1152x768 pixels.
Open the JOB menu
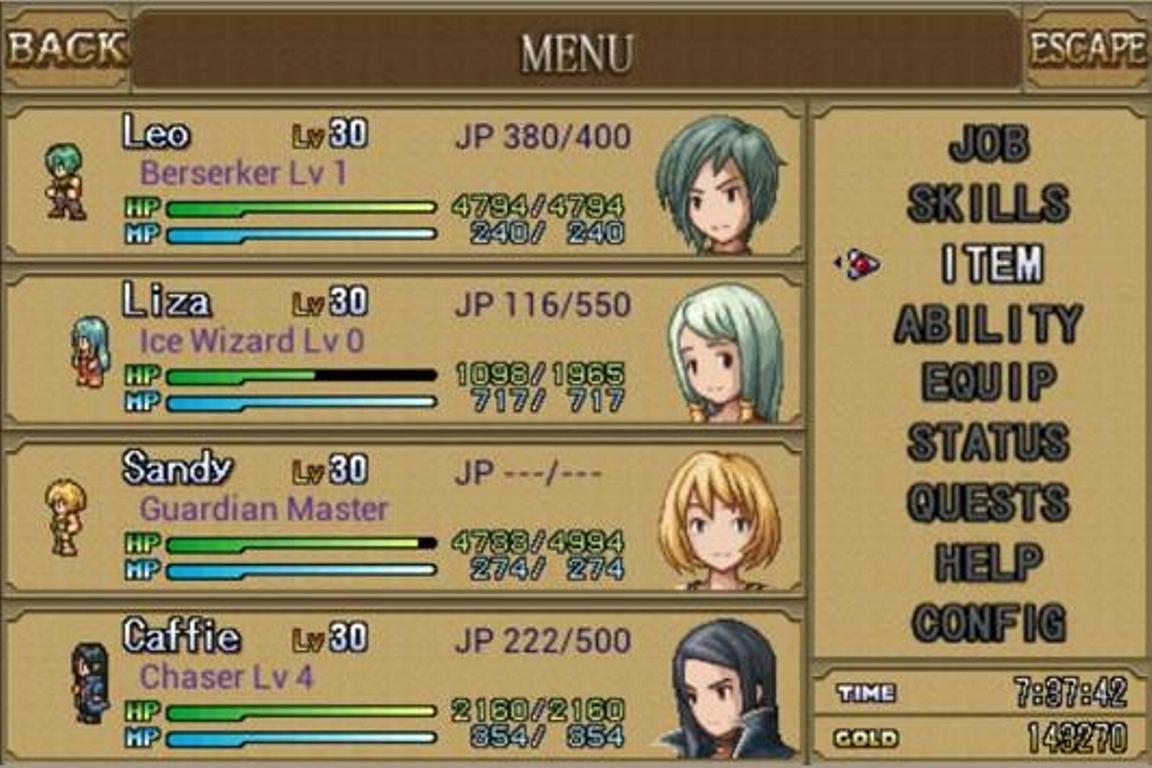pos(988,144)
